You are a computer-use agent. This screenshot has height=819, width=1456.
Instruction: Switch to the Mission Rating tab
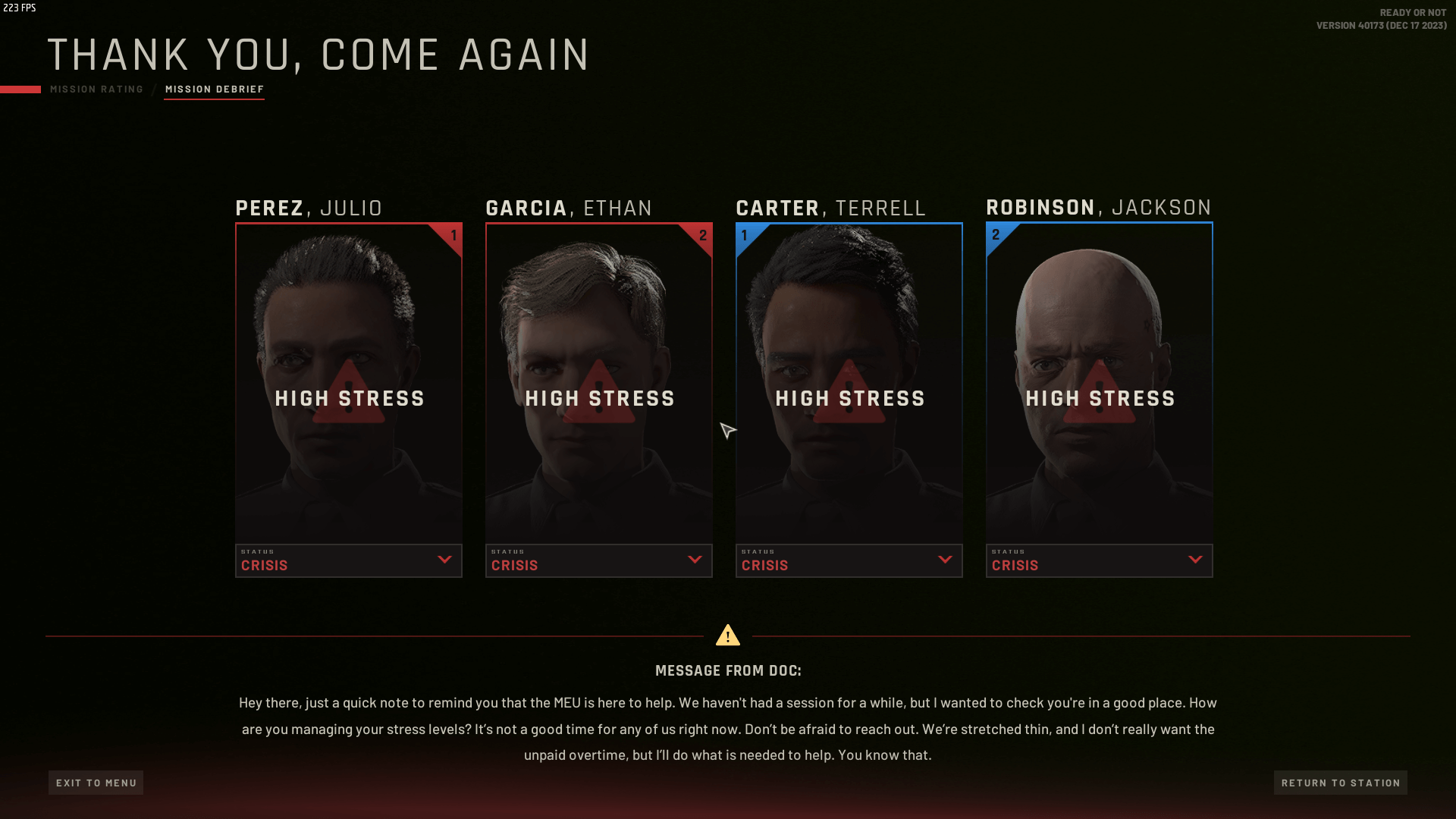96,89
